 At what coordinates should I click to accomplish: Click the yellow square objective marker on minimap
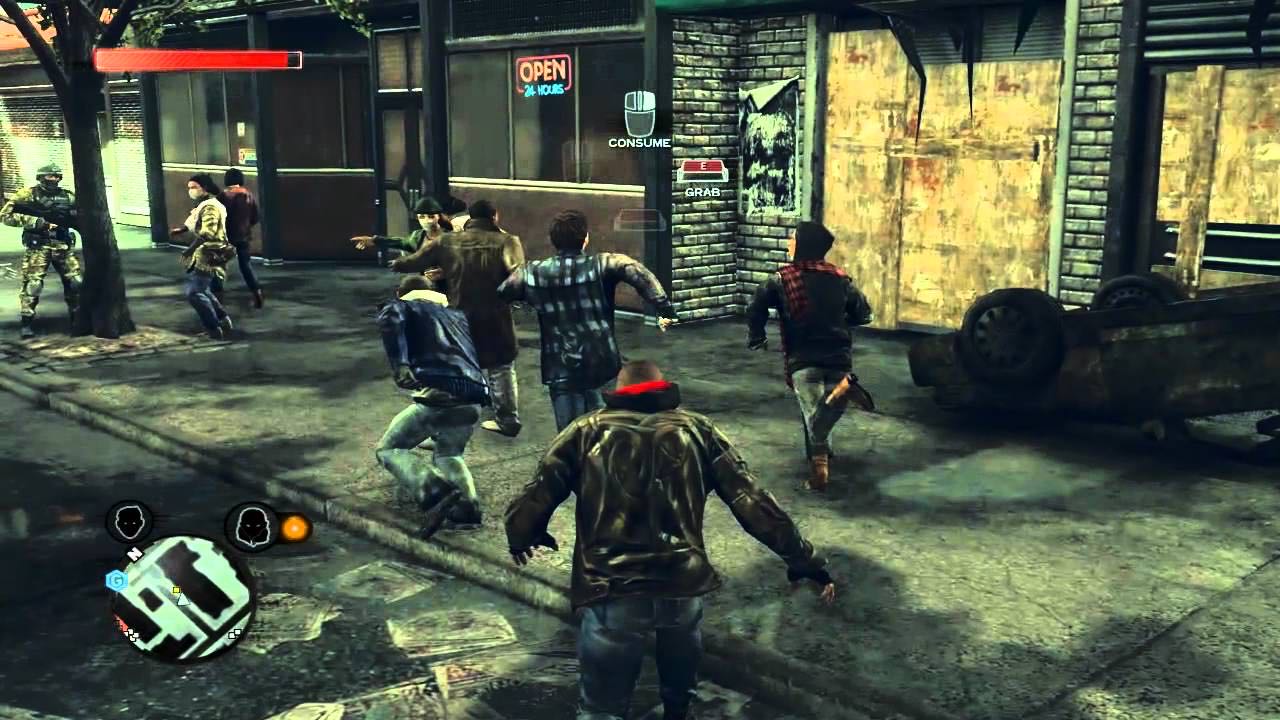[177, 590]
